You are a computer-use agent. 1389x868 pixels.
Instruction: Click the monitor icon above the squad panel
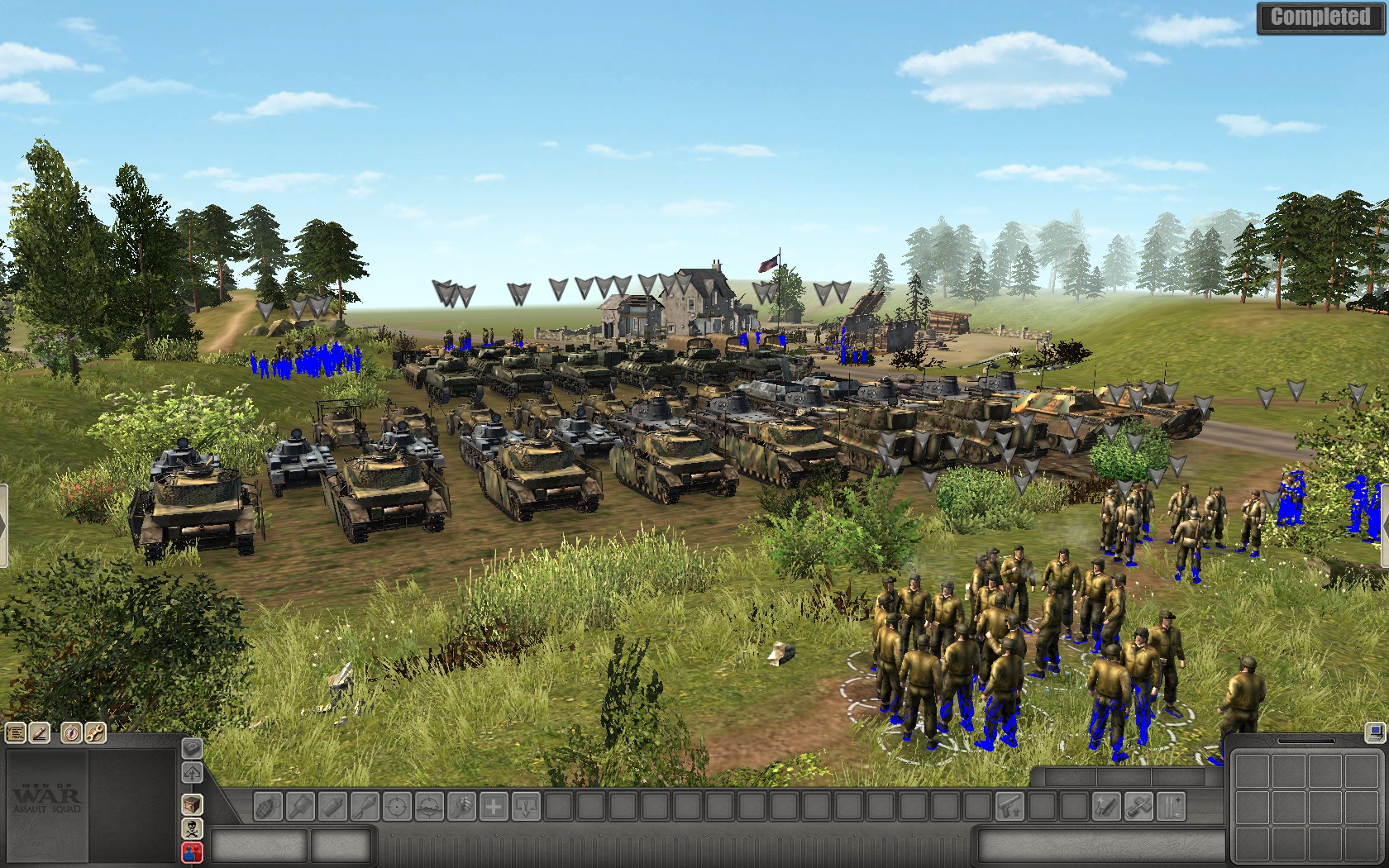tap(1374, 732)
